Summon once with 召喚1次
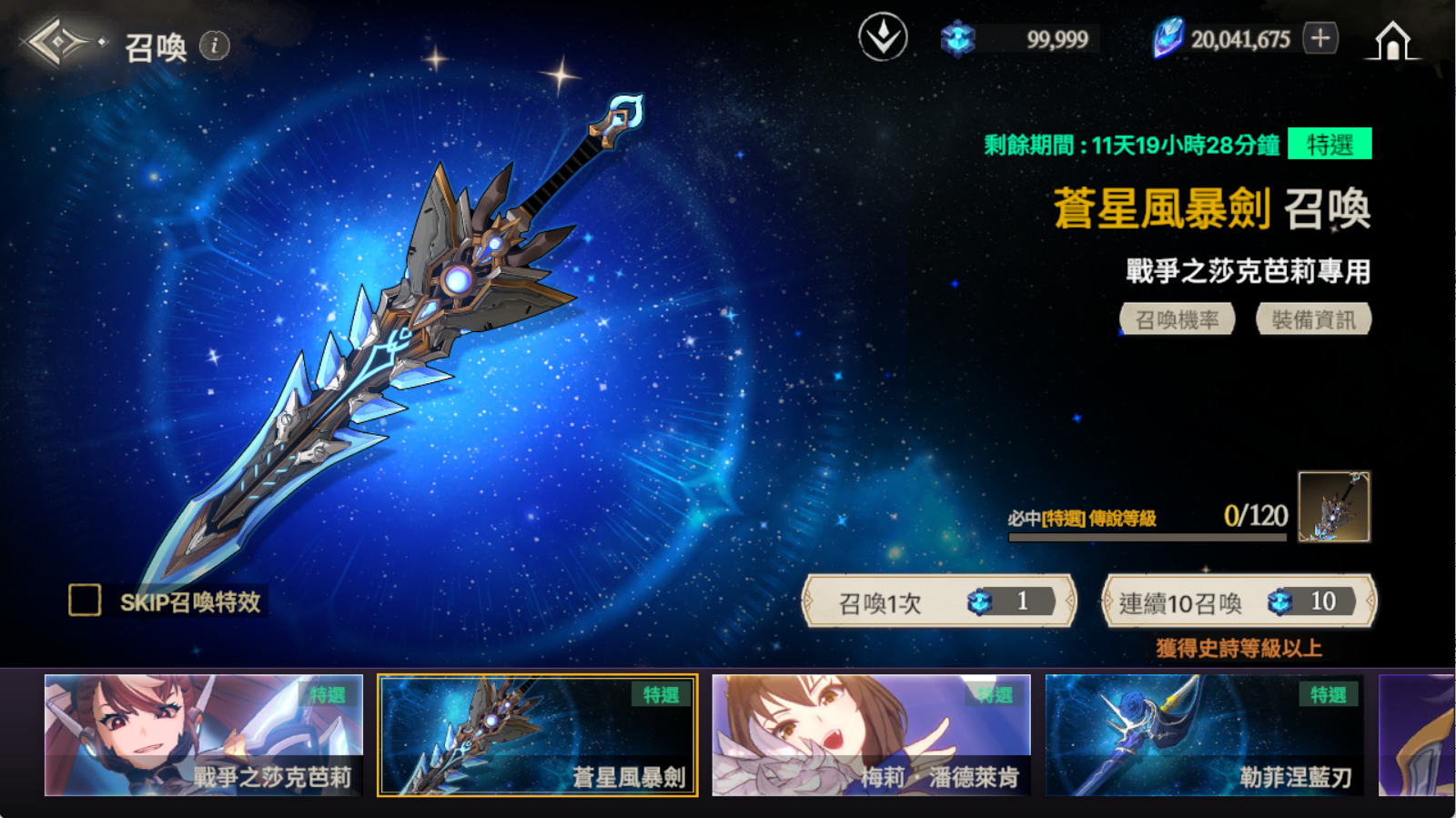Screen dimensions: 1456x818 coord(939,601)
